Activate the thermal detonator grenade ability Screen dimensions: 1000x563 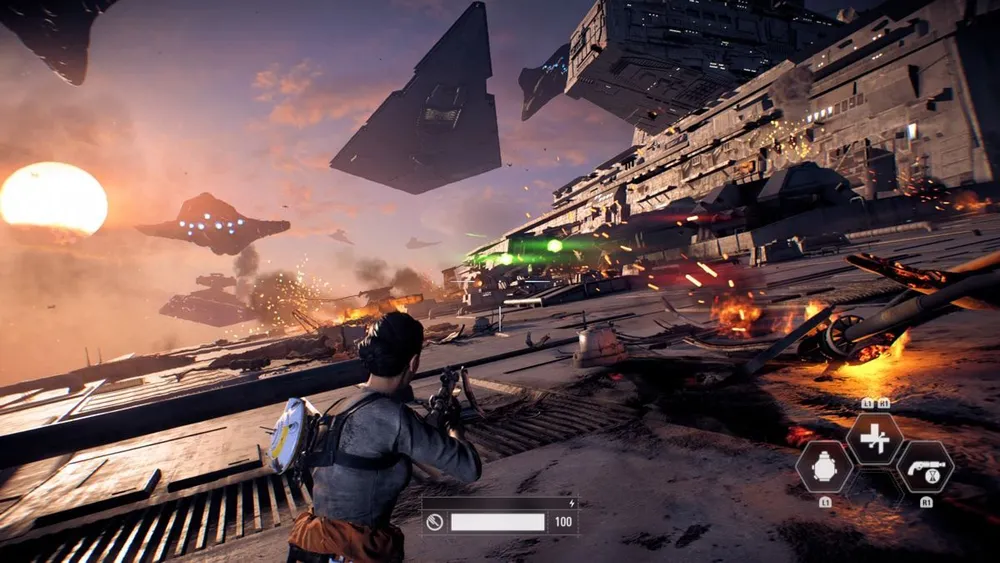[x=825, y=466]
